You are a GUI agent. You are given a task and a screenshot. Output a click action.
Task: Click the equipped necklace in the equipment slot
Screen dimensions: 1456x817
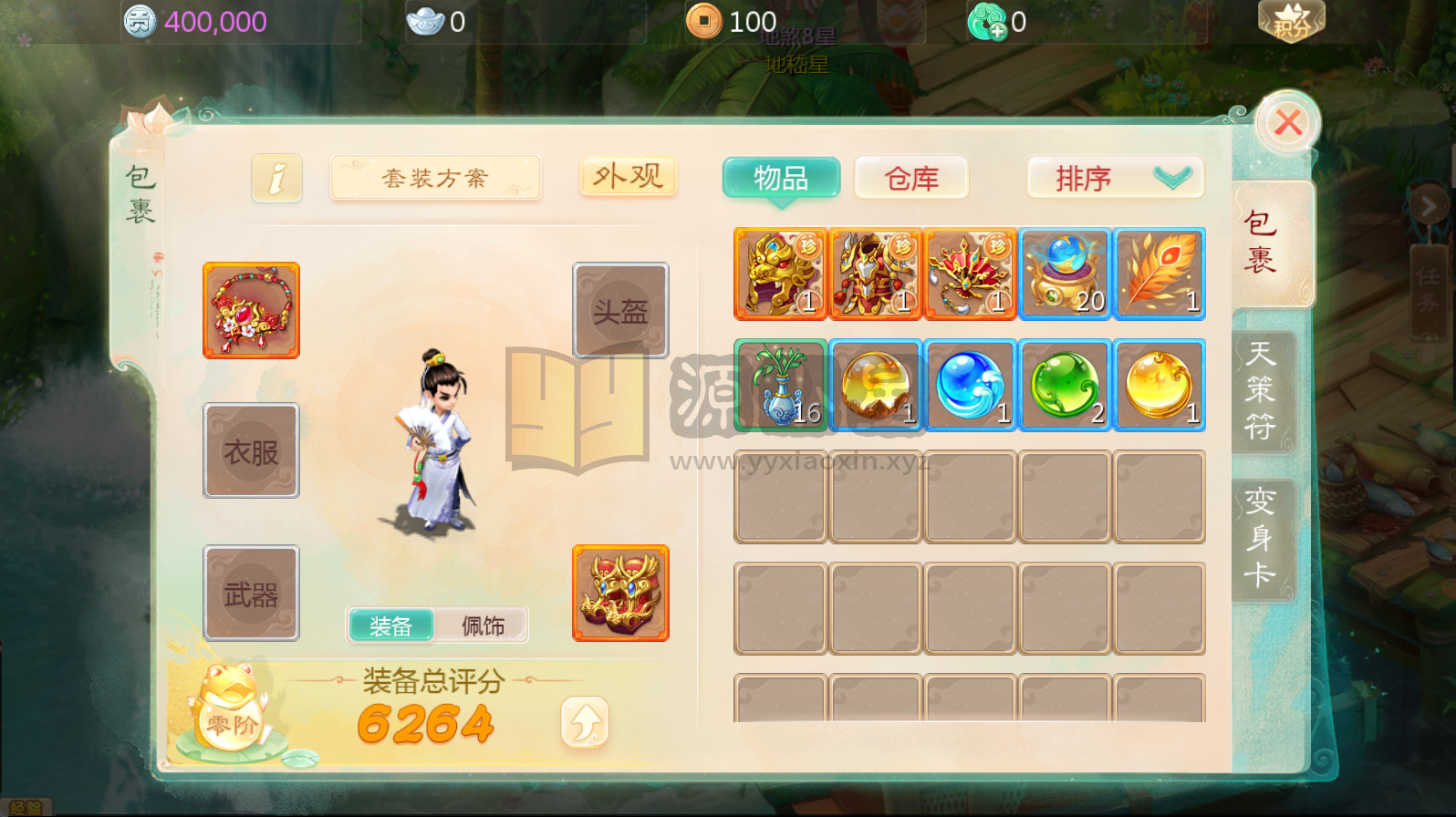click(x=251, y=309)
